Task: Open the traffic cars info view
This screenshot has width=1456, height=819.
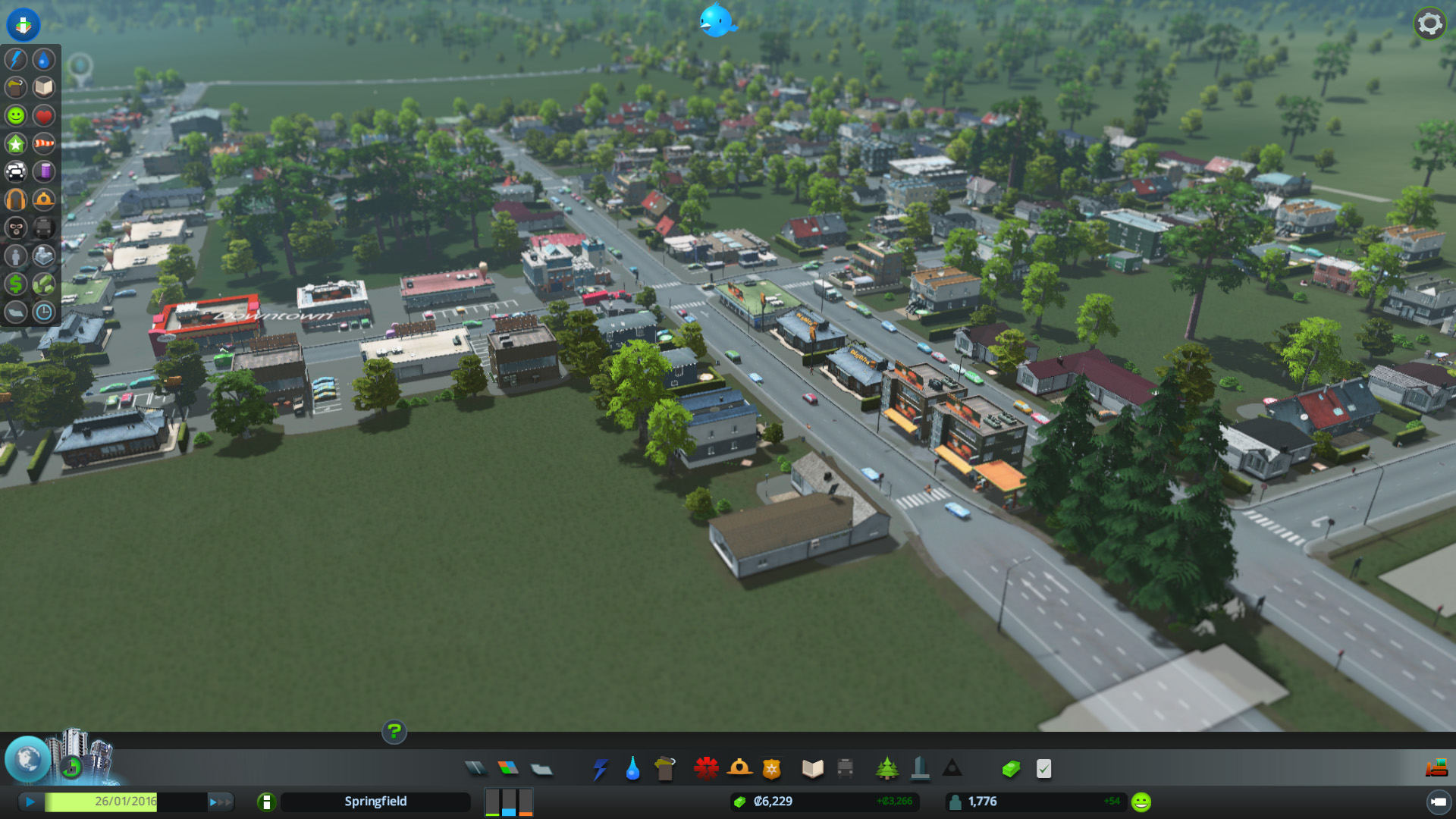Action: point(16,171)
